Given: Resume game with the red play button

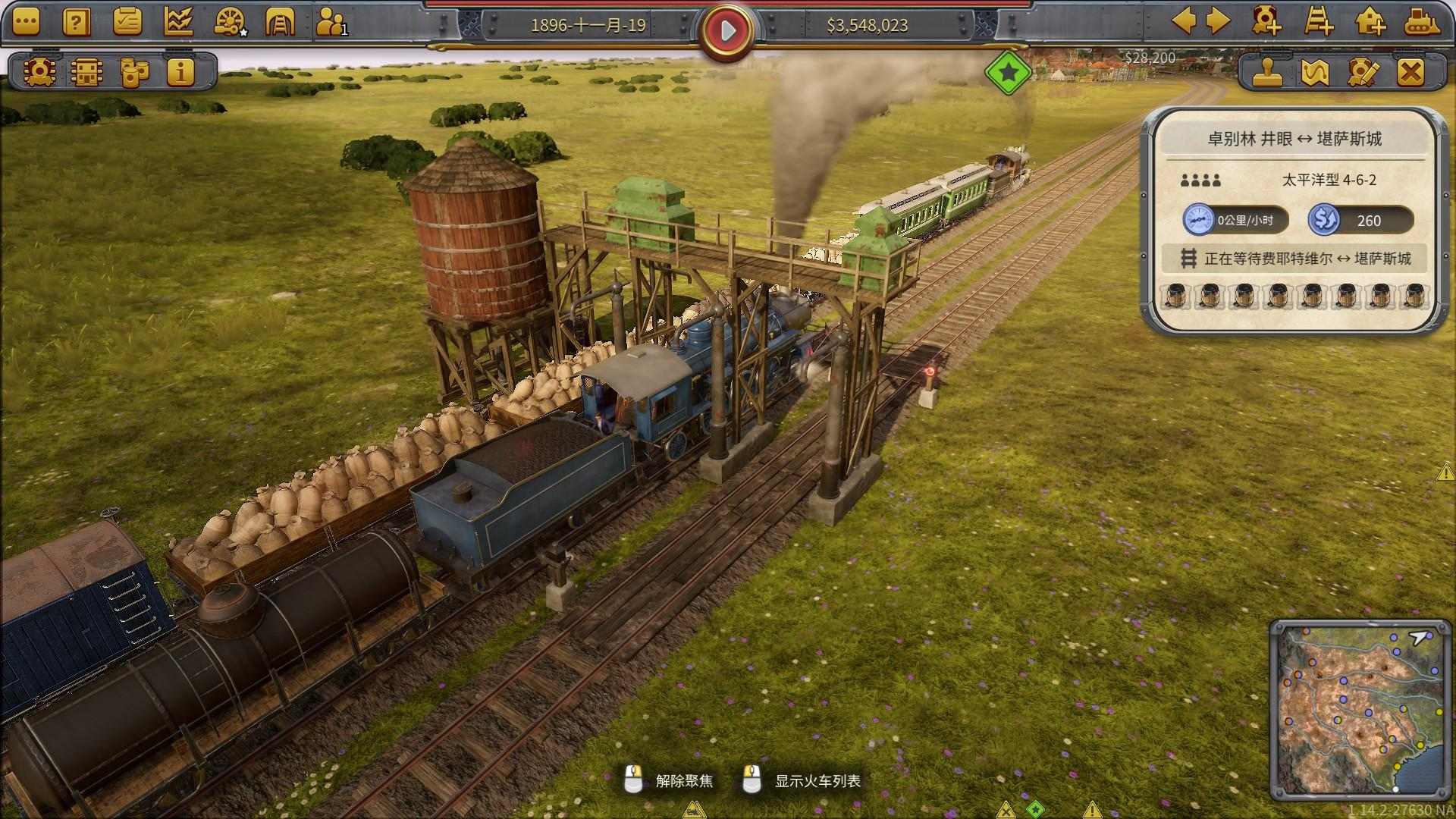Looking at the screenshot, I should click(x=727, y=30).
